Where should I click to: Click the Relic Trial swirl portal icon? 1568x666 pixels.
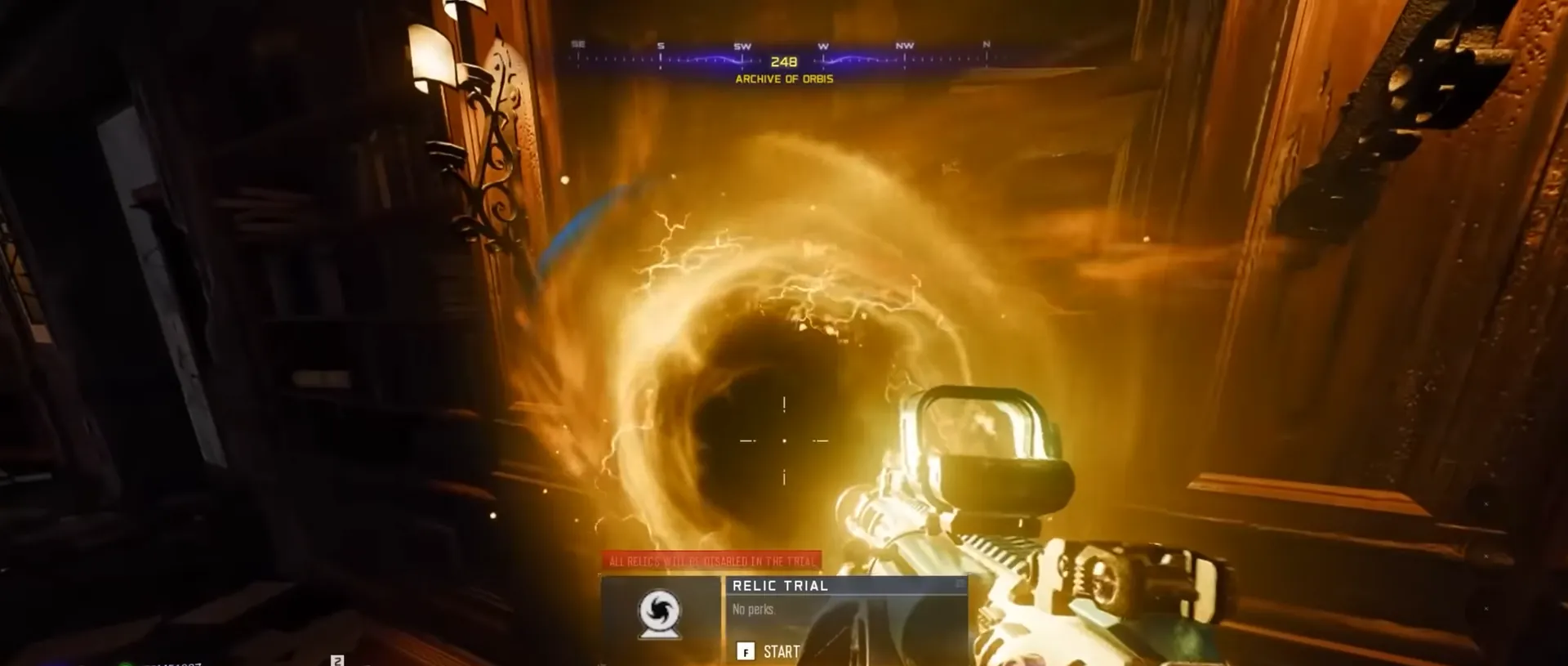coord(660,613)
